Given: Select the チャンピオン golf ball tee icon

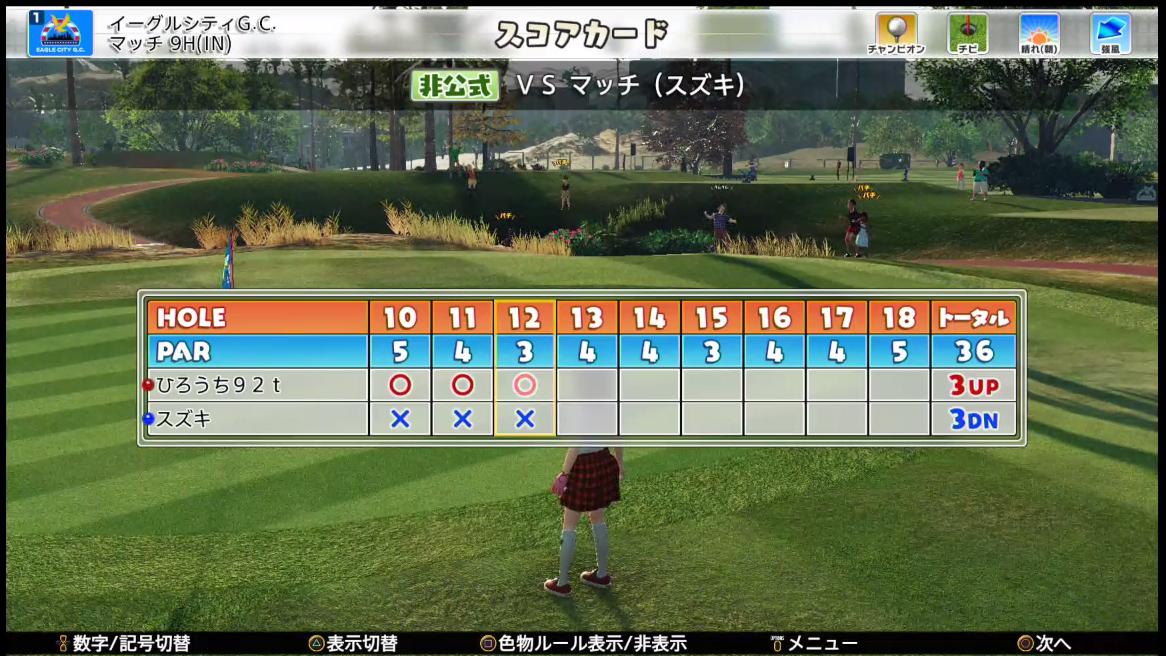Looking at the screenshot, I should click(x=895, y=32).
